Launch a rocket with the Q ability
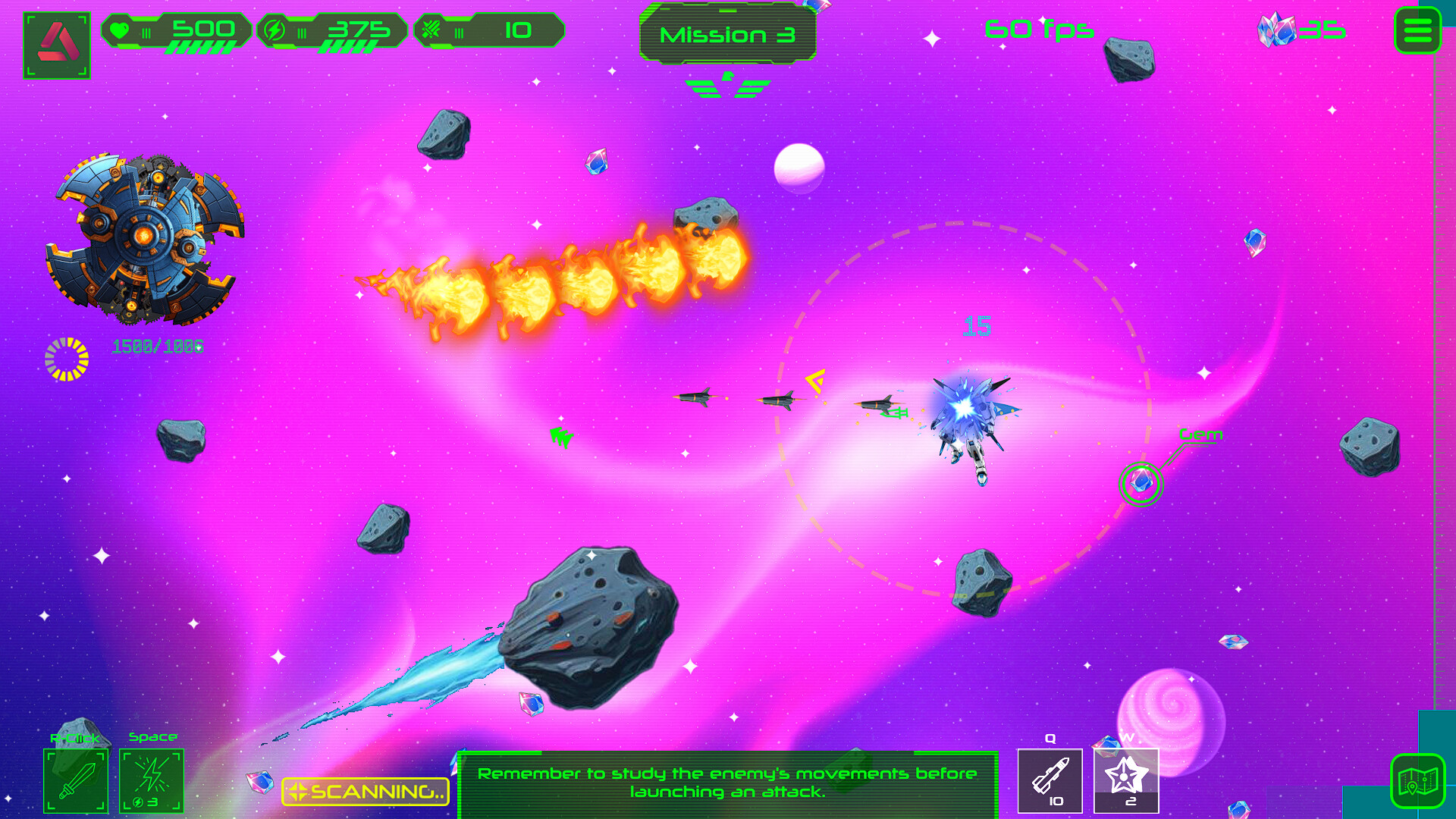Image resolution: width=1456 pixels, height=819 pixels. [x=1050, y=780]
